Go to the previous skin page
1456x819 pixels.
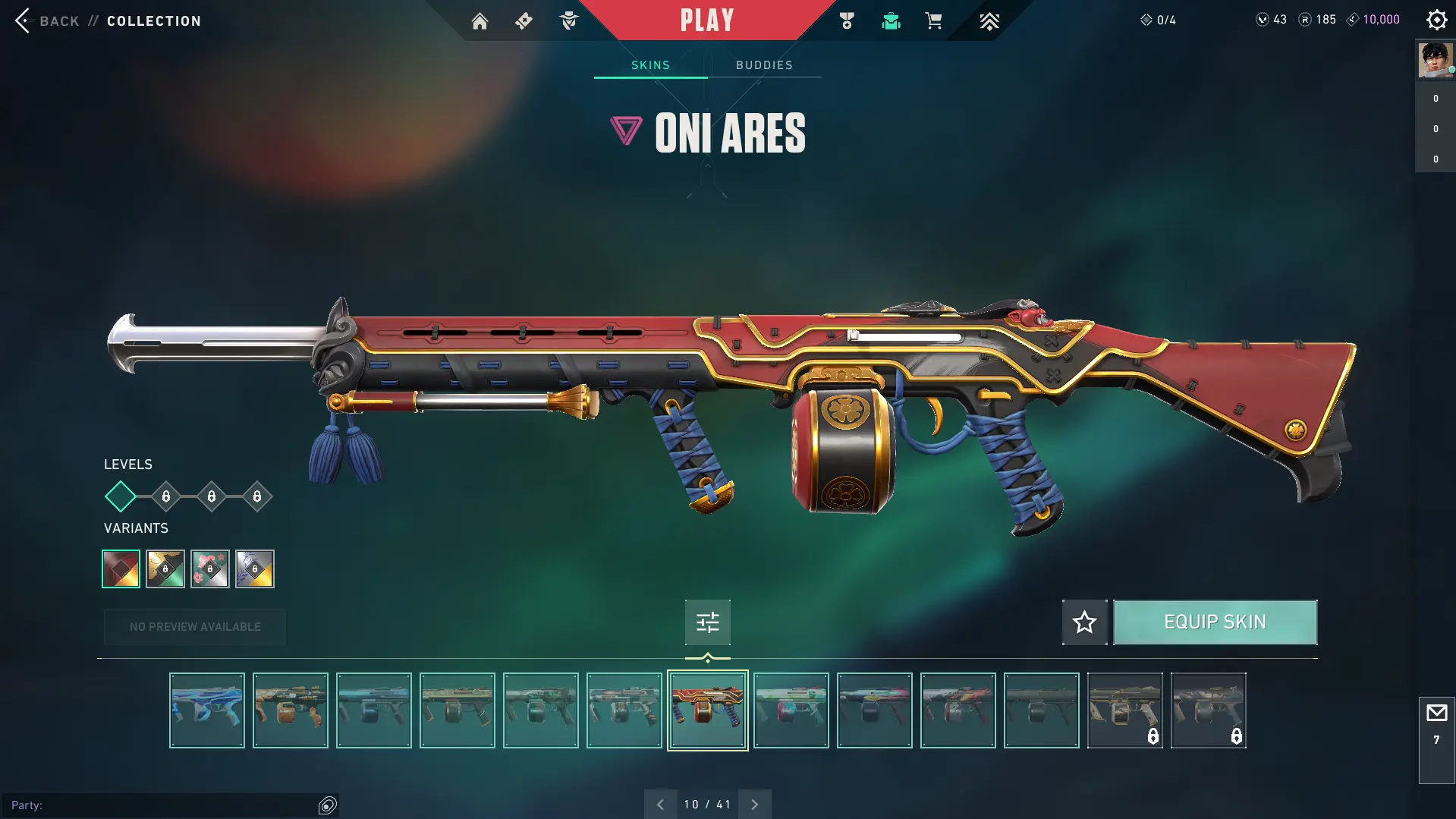point(660,805)
